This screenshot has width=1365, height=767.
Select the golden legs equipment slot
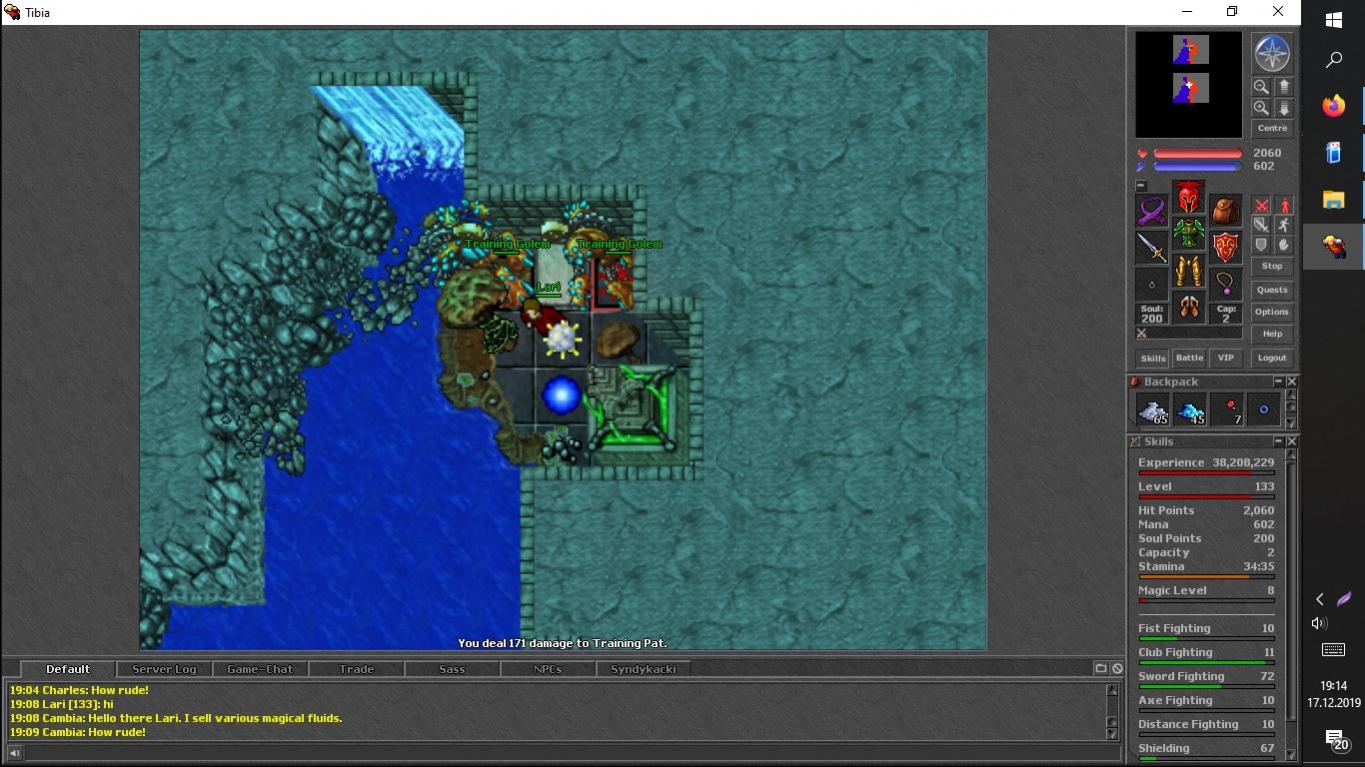click(x=1188, y=271)
